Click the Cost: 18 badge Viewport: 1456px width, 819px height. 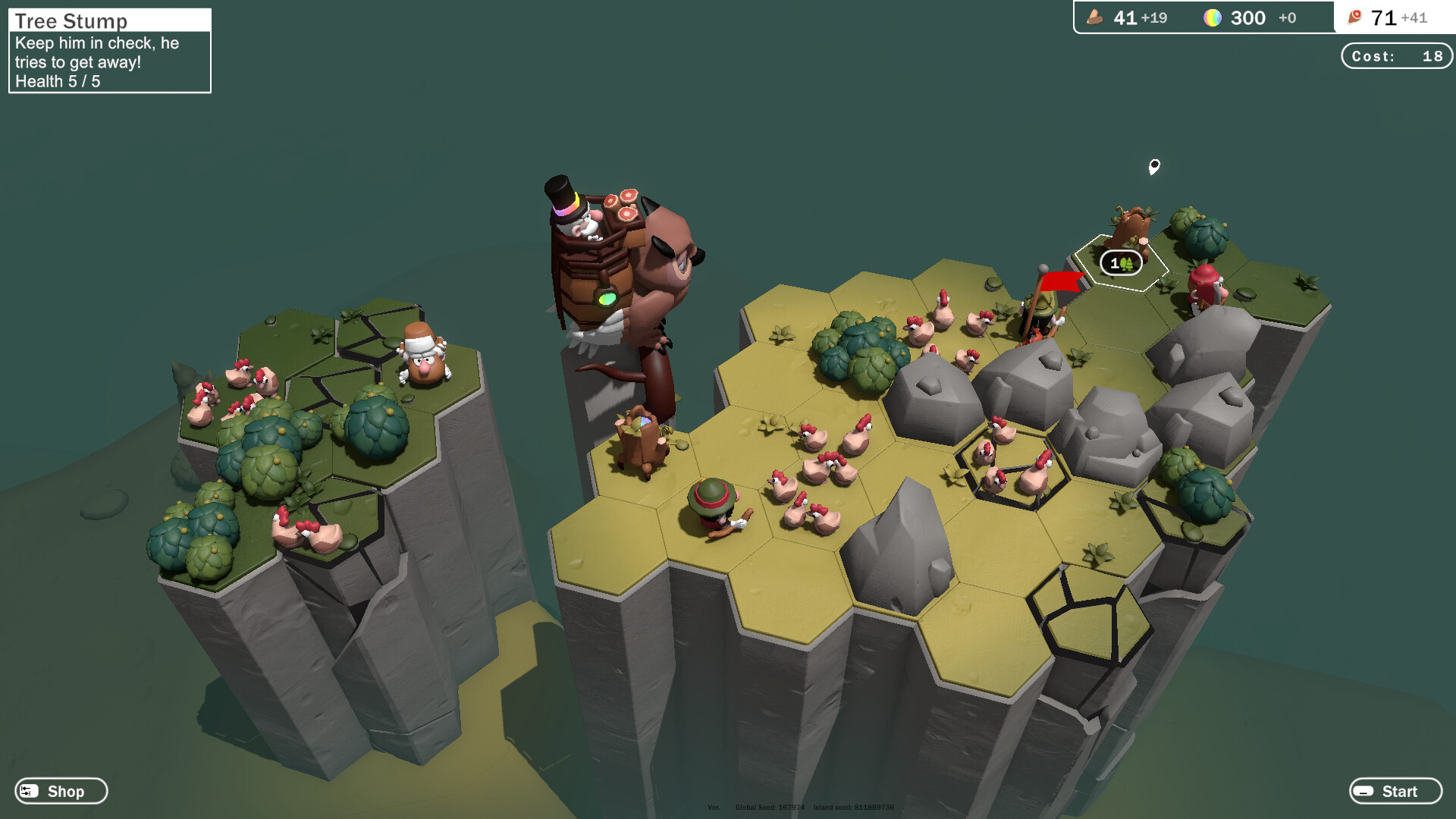1396,55
